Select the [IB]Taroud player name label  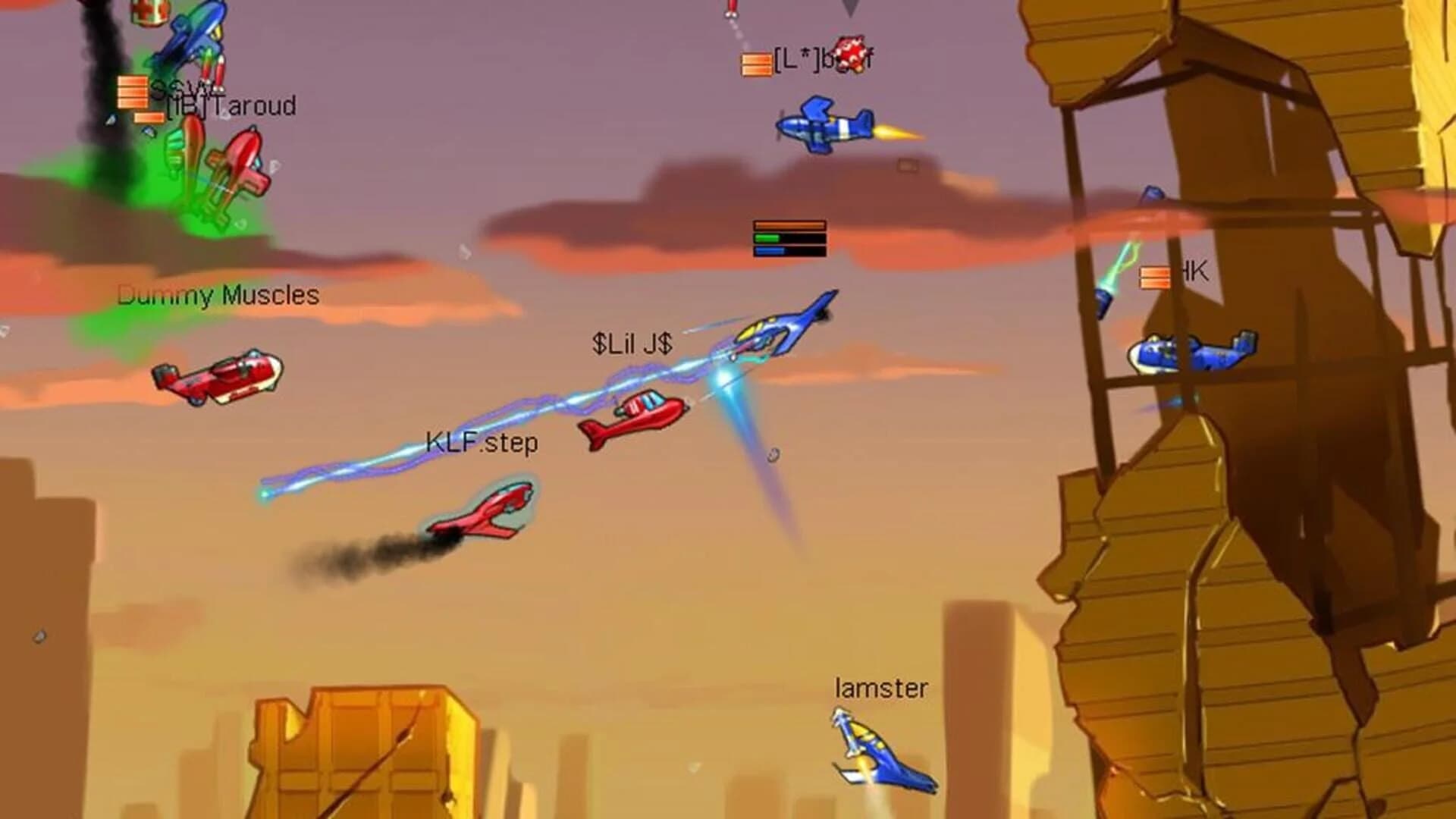pos(227,106)
